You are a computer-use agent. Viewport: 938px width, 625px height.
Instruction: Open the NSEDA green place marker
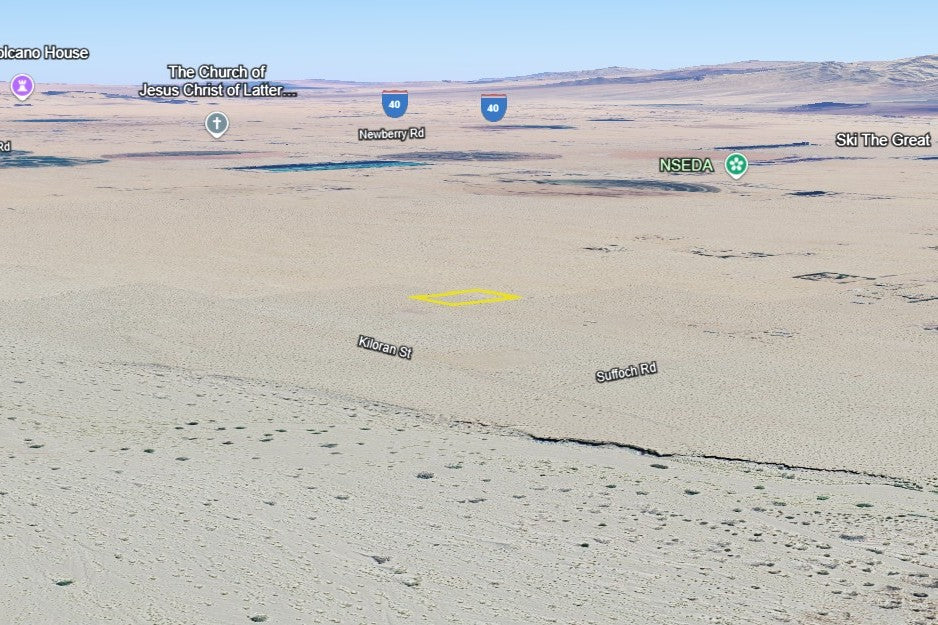pyautogui.click(x=736, y=165)
